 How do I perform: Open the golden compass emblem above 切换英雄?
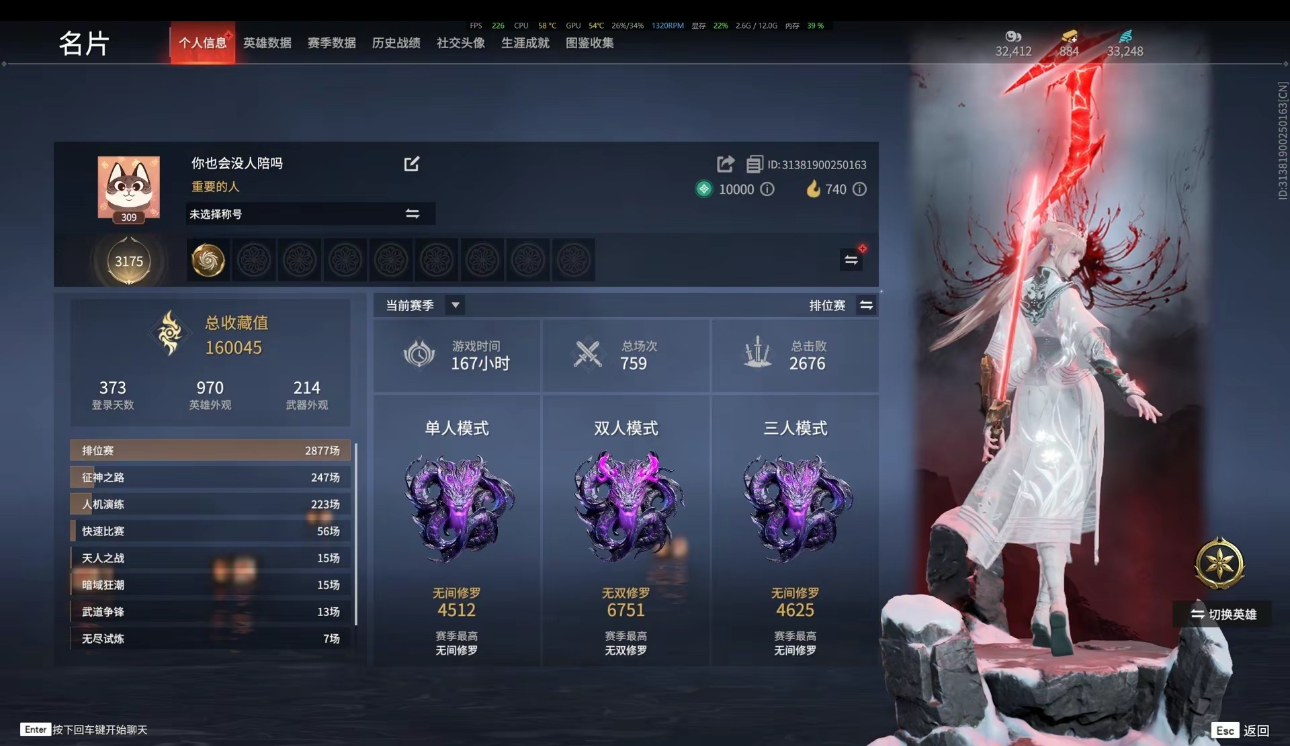pos(1218,564)
